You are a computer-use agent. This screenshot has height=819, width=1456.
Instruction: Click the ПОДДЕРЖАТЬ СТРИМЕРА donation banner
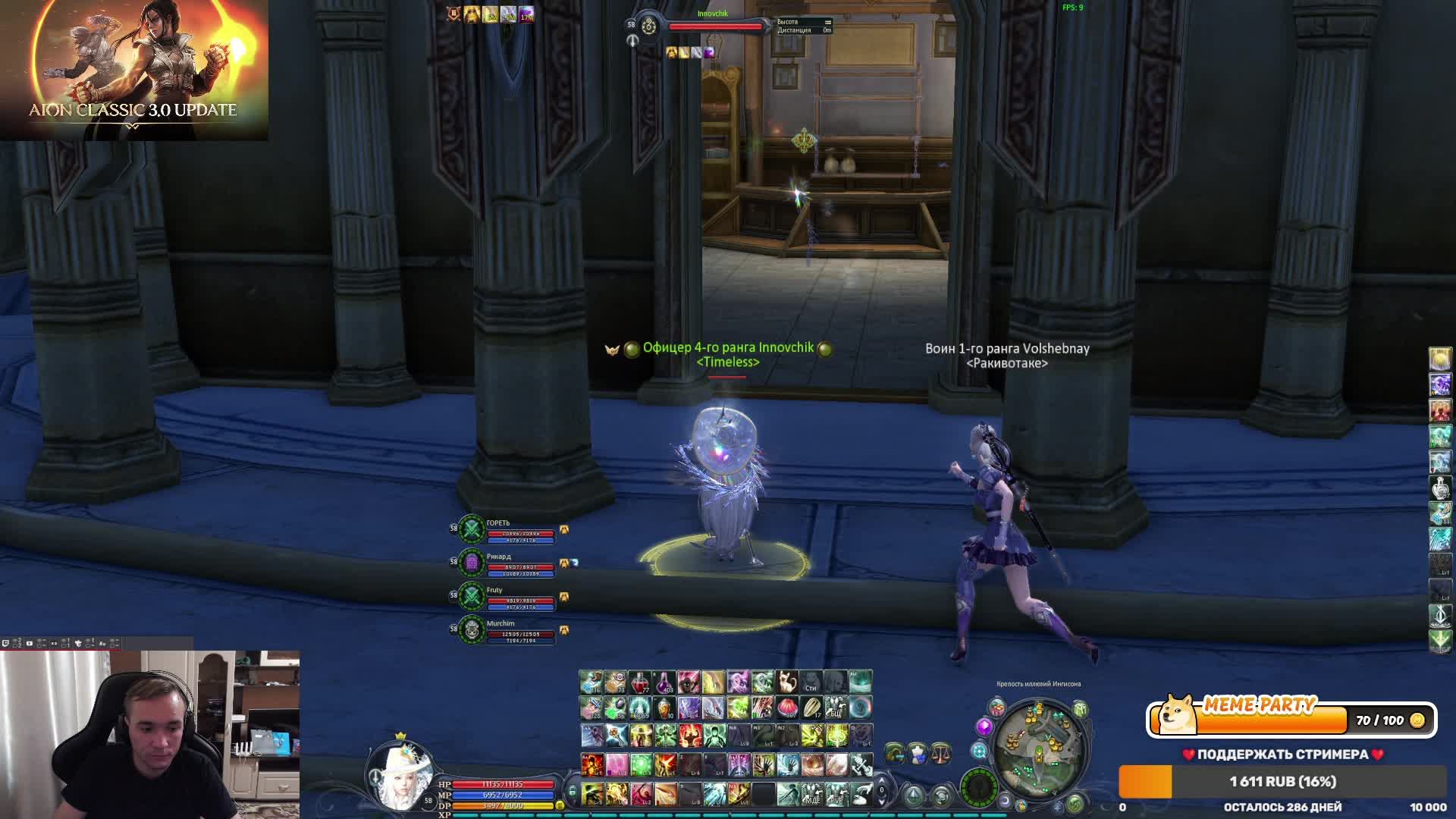pyautogui.click(x=1282, y=754)
